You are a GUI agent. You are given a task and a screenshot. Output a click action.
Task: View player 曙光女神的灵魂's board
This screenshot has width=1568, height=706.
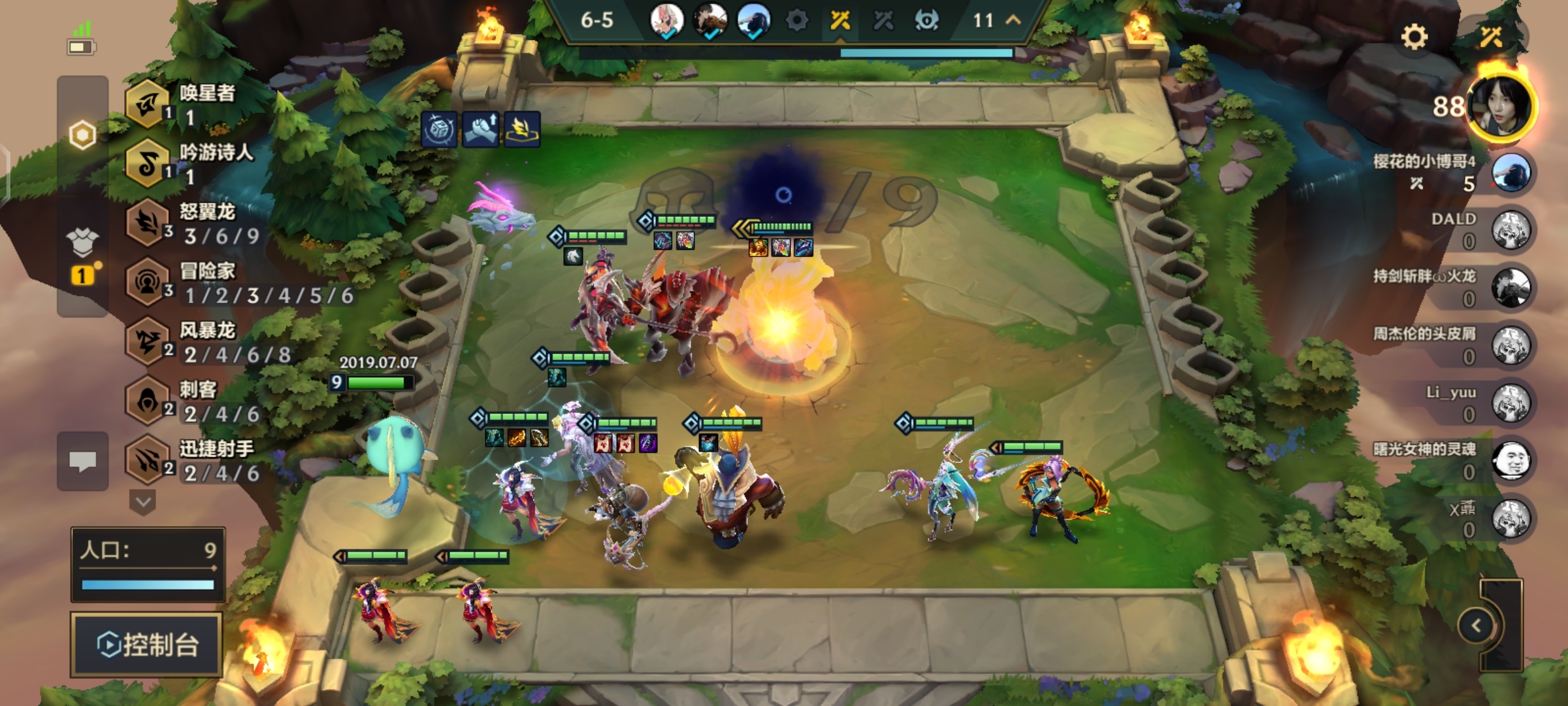(1511, 460)
